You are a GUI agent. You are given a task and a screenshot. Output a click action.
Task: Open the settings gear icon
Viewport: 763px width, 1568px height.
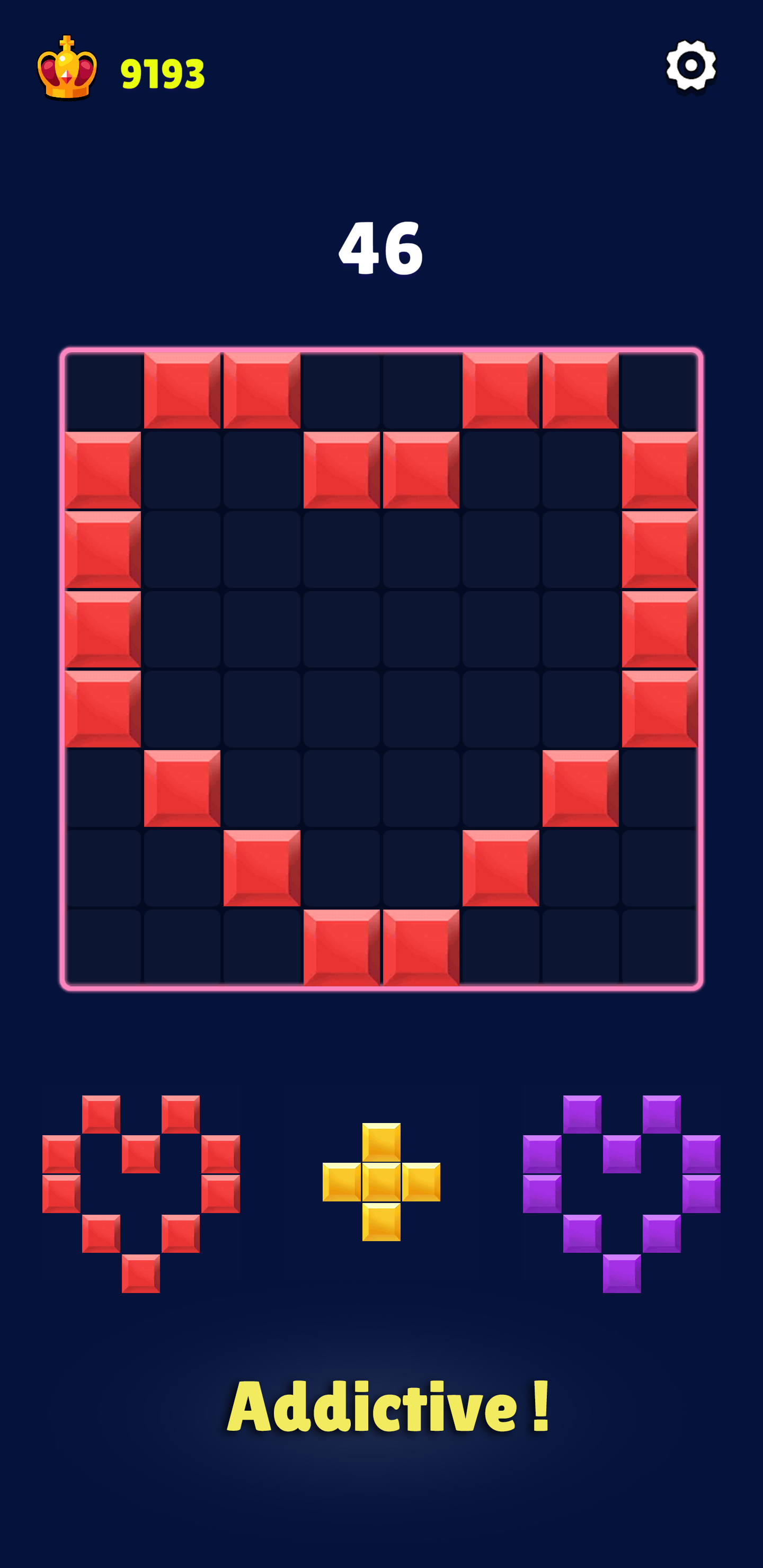(x=690, y=65)
